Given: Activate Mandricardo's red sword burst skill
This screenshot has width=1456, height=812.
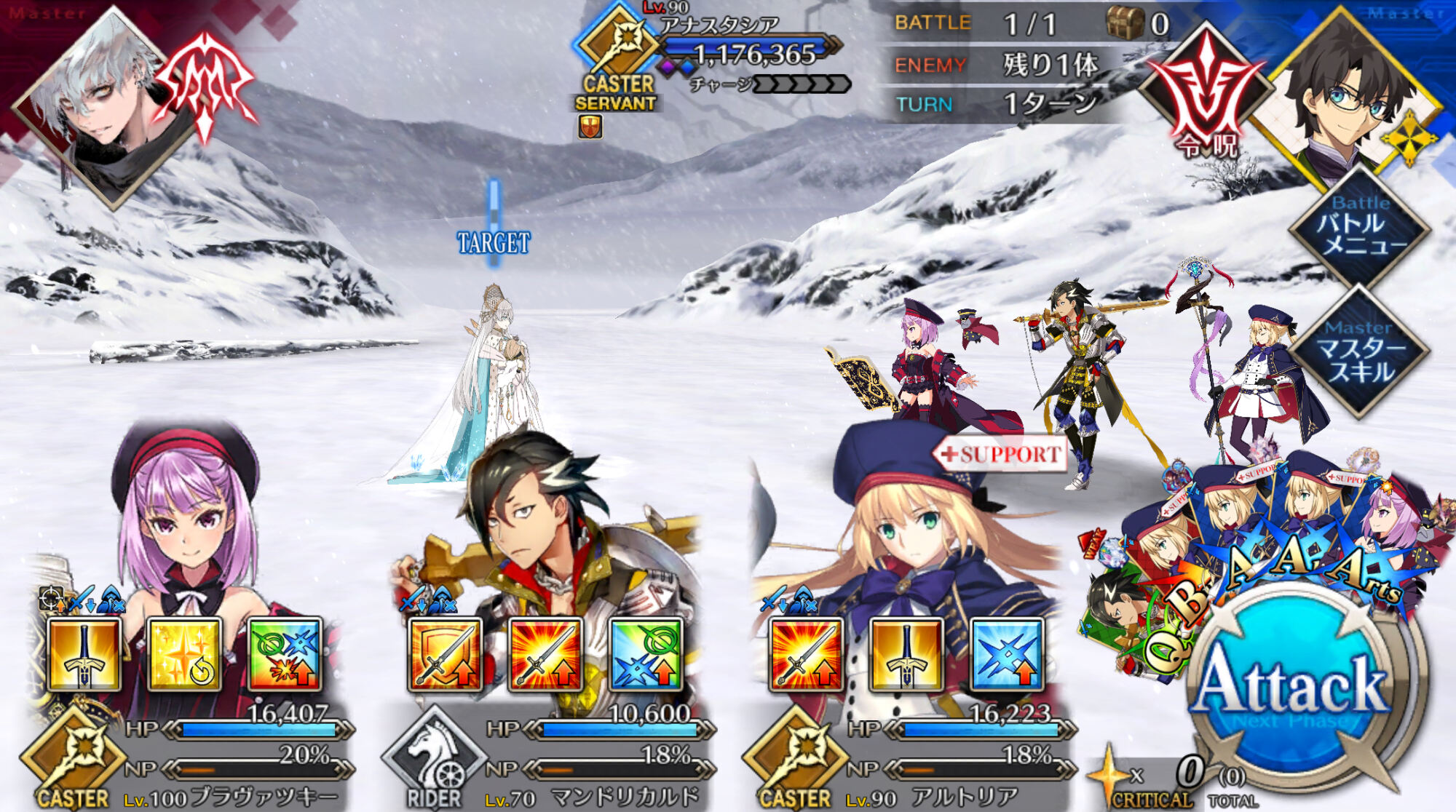Looking at the screenshot, I should pyautogui.click(x=545, y=654).
